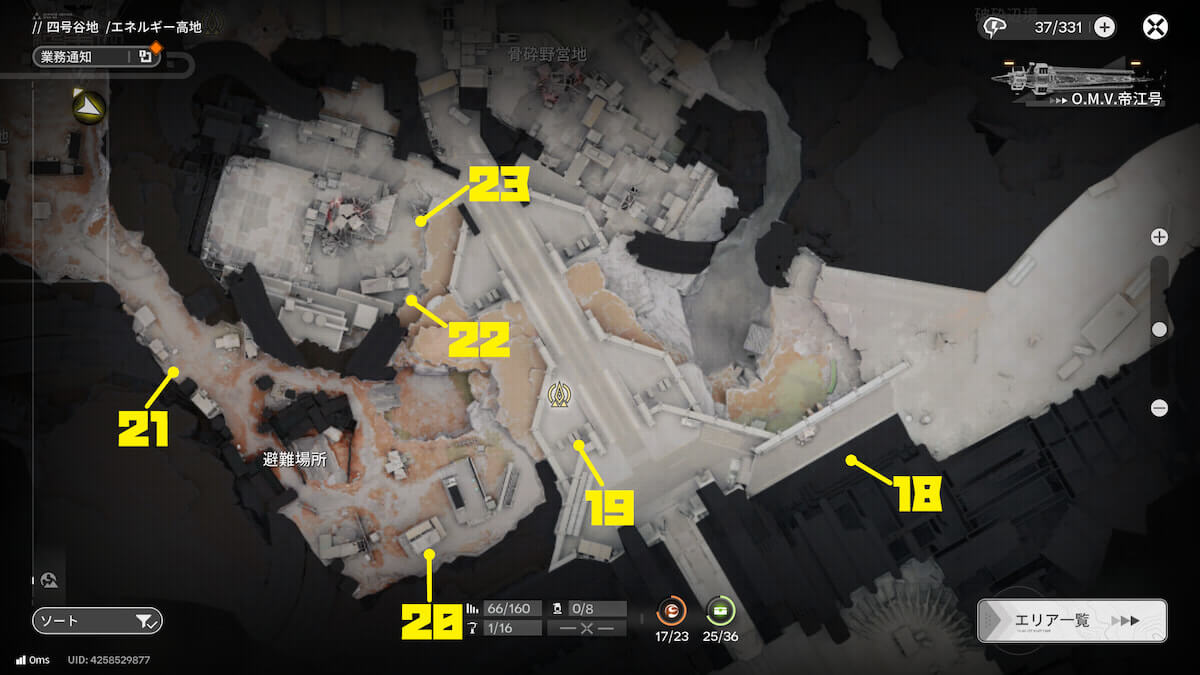Select the orange collectible counter icon
Viewport: 1200px width, 675px height.
[x=672, y=609]
